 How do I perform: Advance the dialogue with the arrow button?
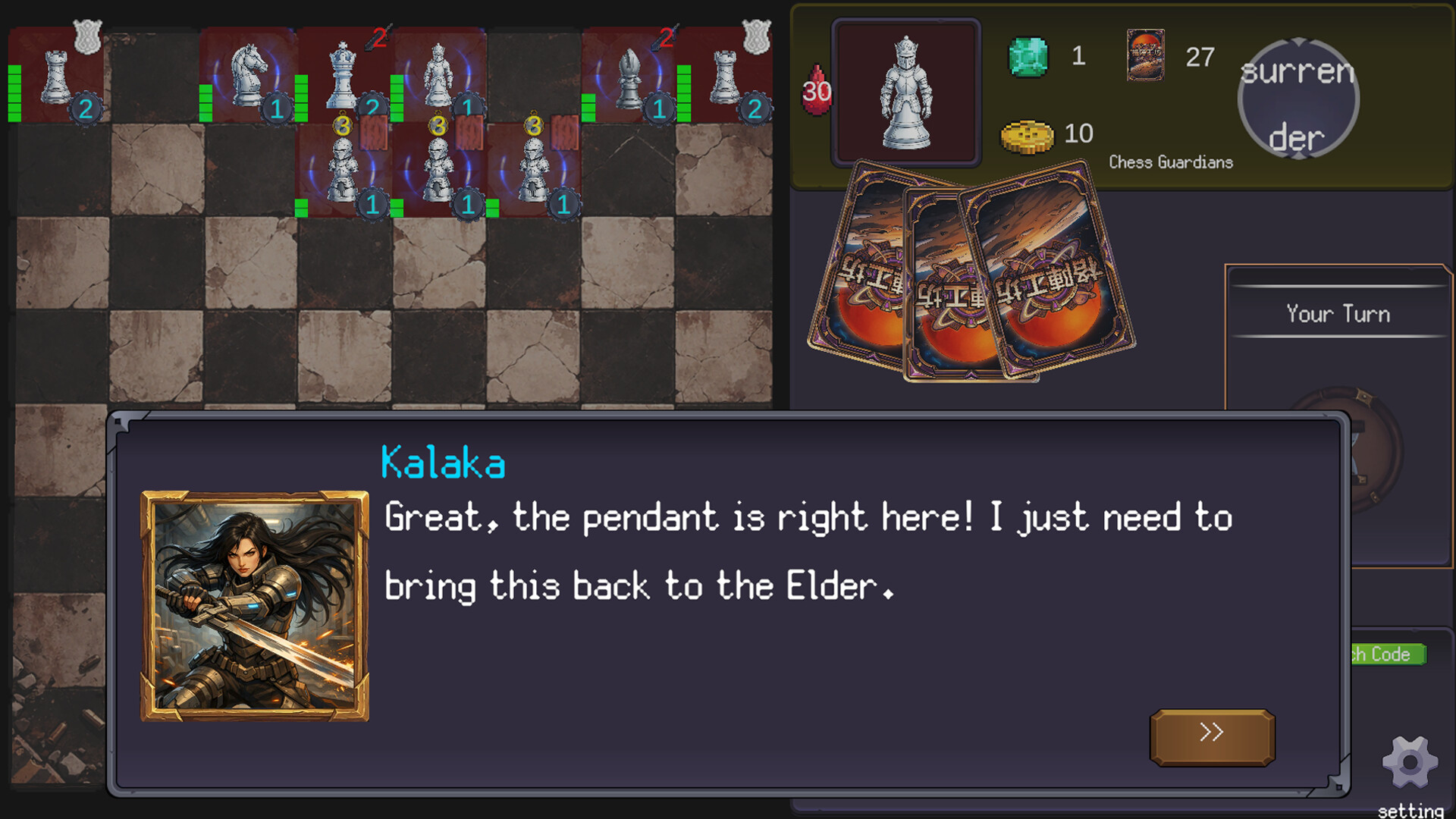1212,736
